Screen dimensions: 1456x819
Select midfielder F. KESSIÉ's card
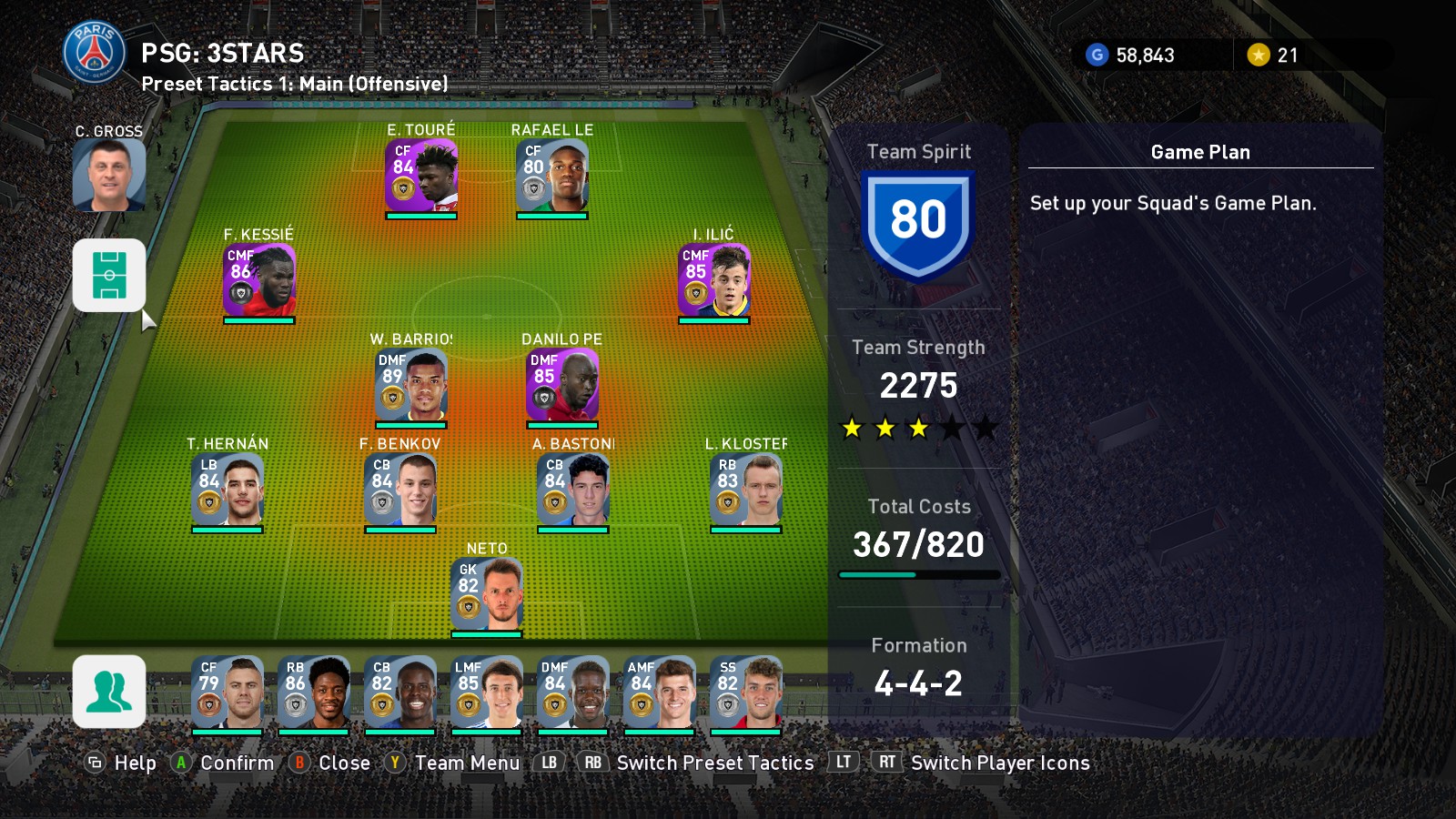click(258, 279)
